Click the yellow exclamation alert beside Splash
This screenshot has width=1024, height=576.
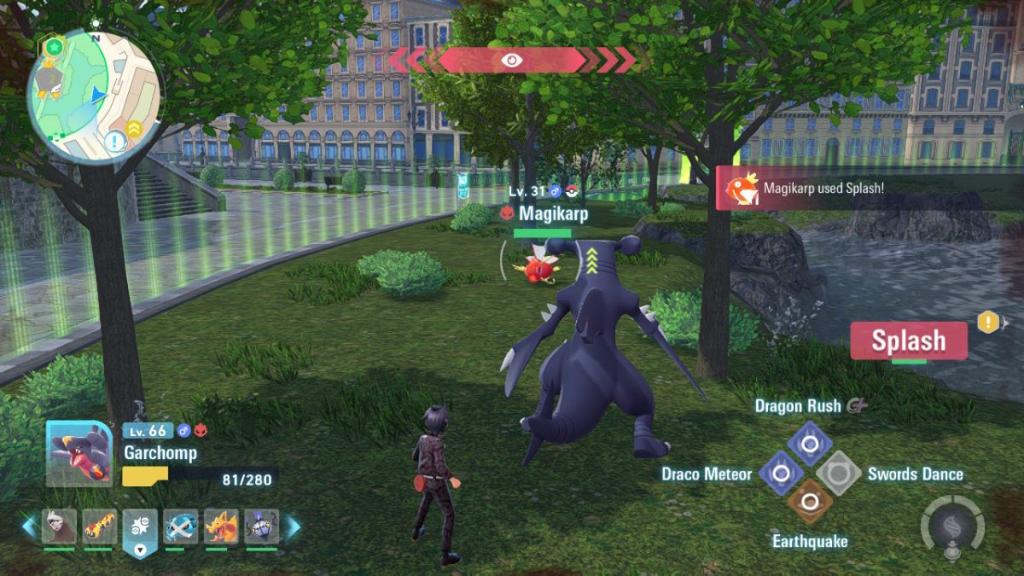pos(988,322)
